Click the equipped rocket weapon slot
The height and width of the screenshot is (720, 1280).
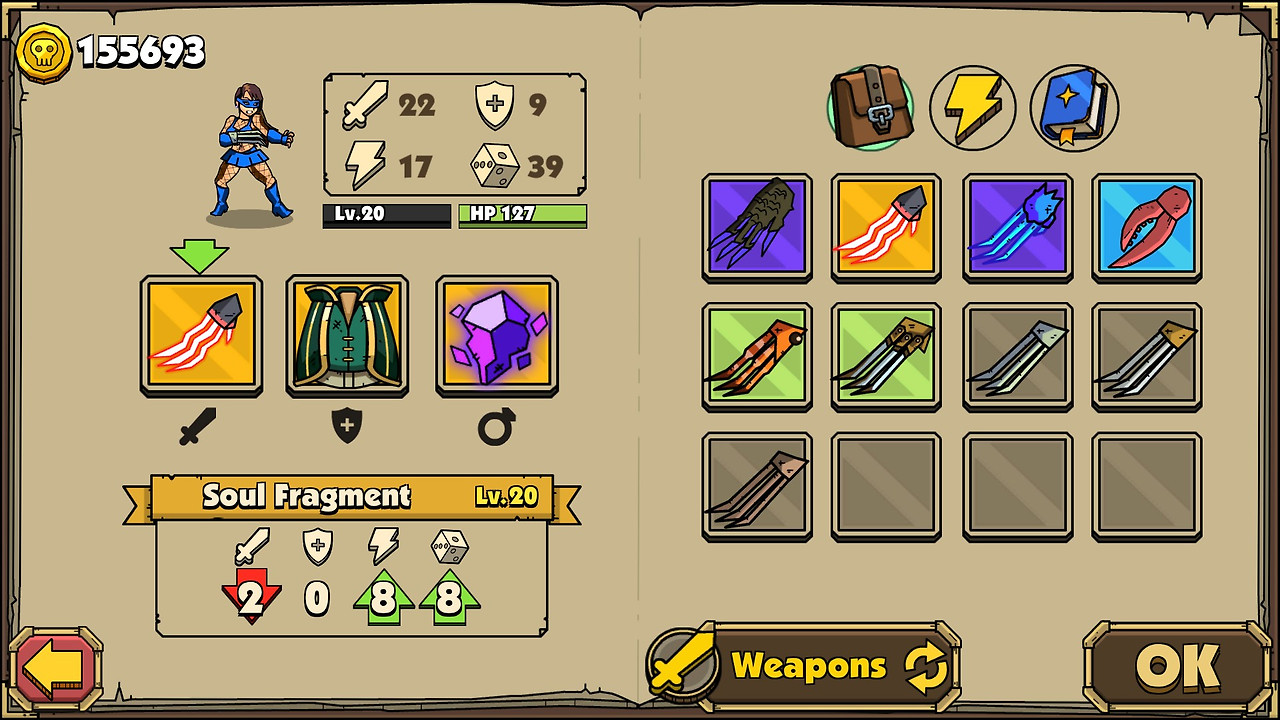pyautogui.click(x=201, y=335)
